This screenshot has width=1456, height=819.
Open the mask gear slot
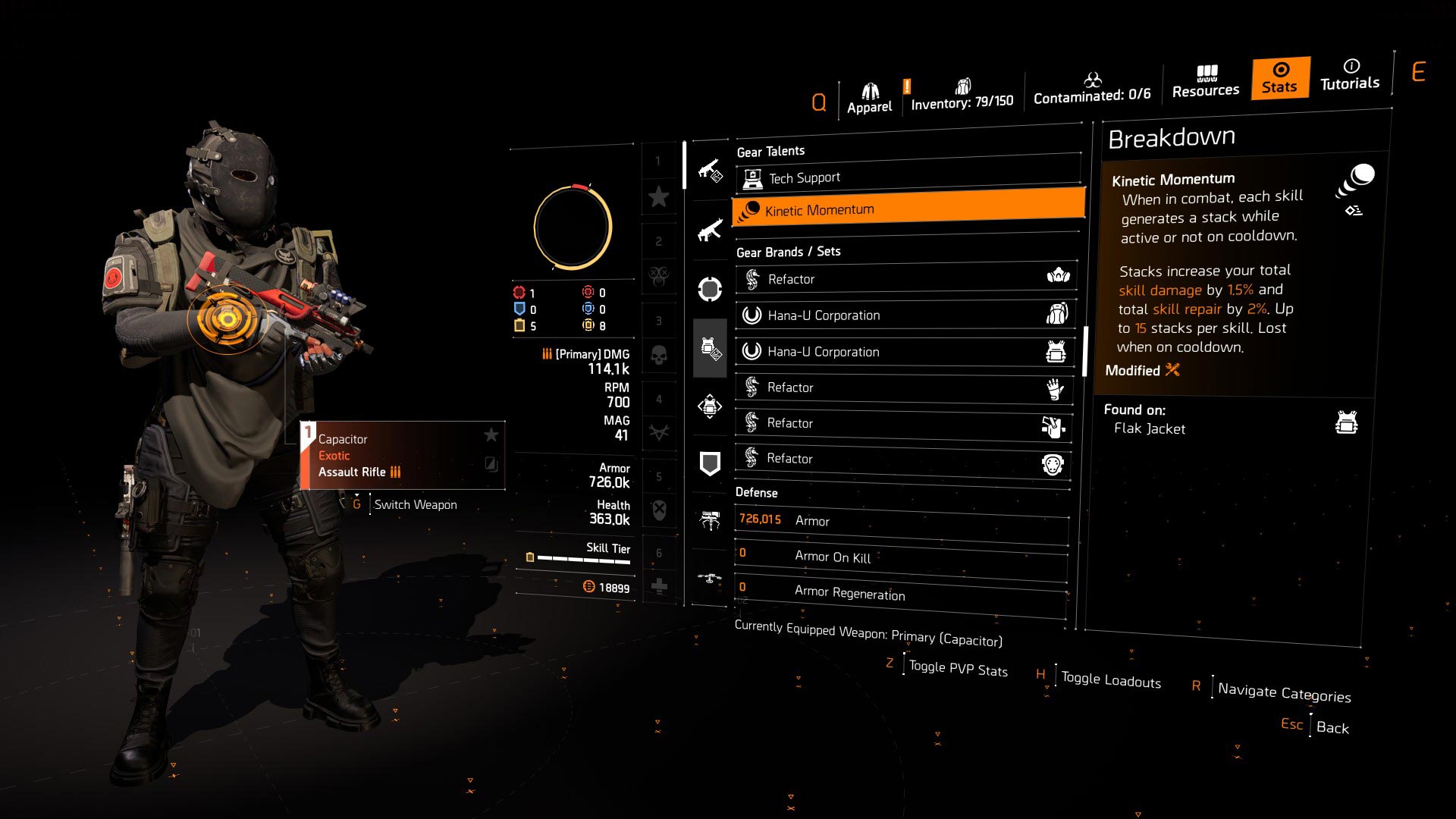(711, 288)
